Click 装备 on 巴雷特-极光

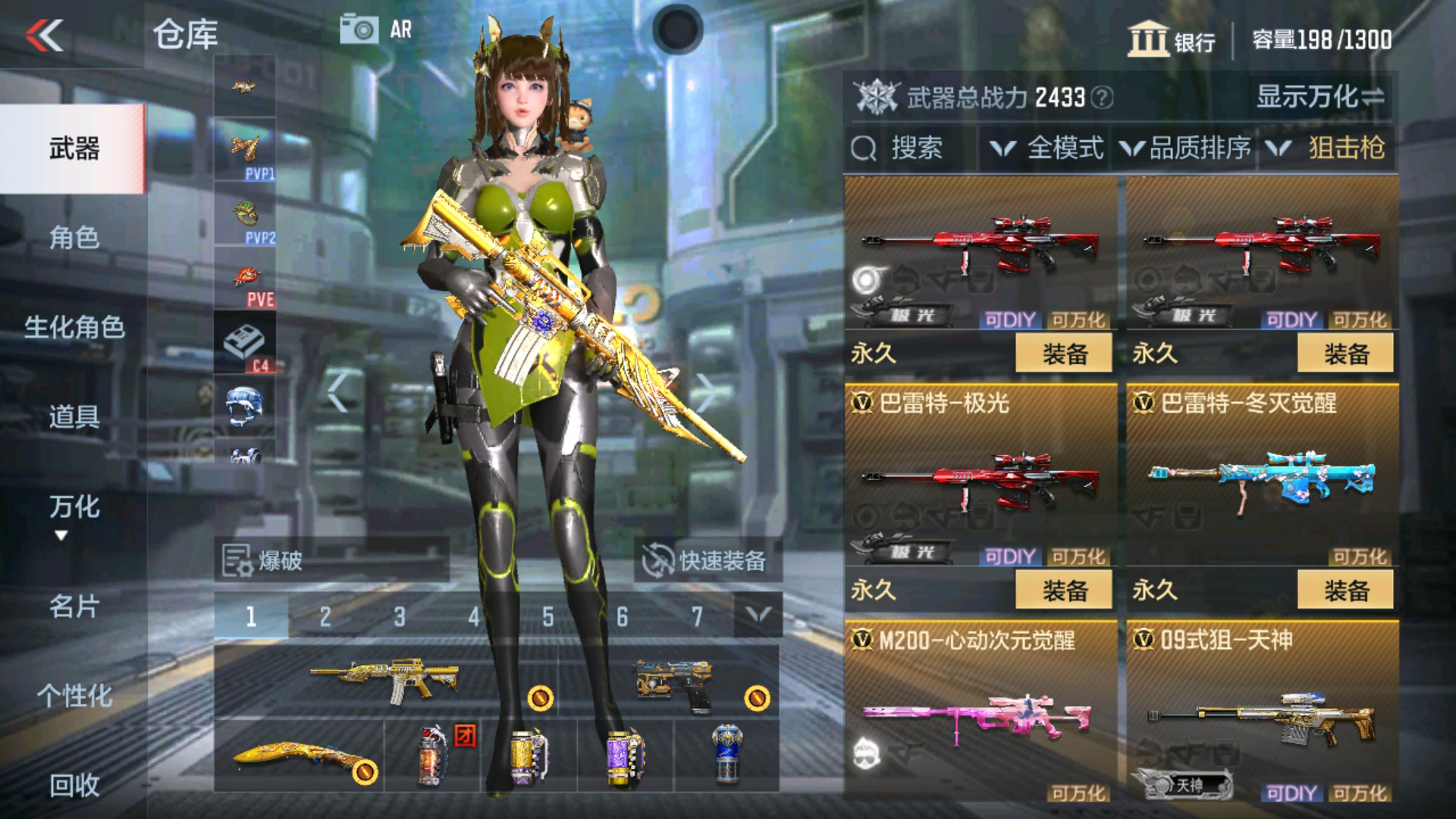click(1062, 589)
